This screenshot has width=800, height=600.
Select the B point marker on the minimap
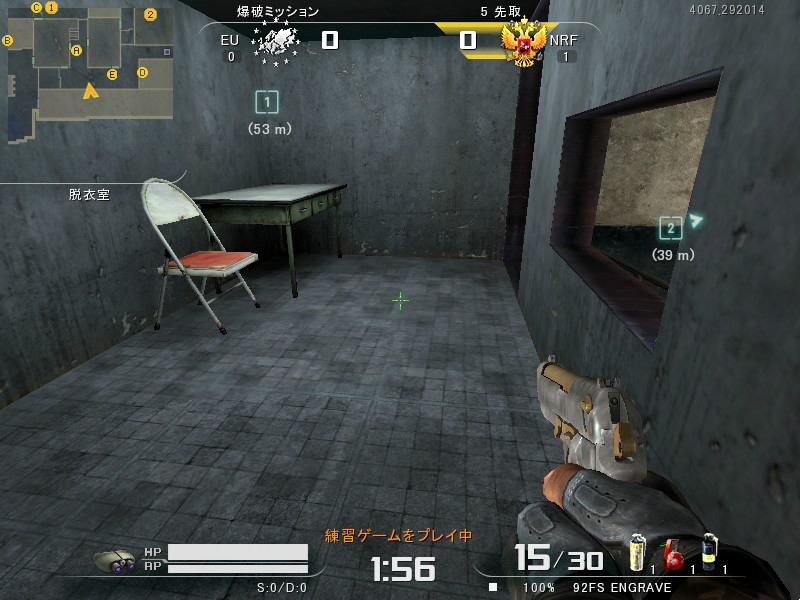point(8,40)
